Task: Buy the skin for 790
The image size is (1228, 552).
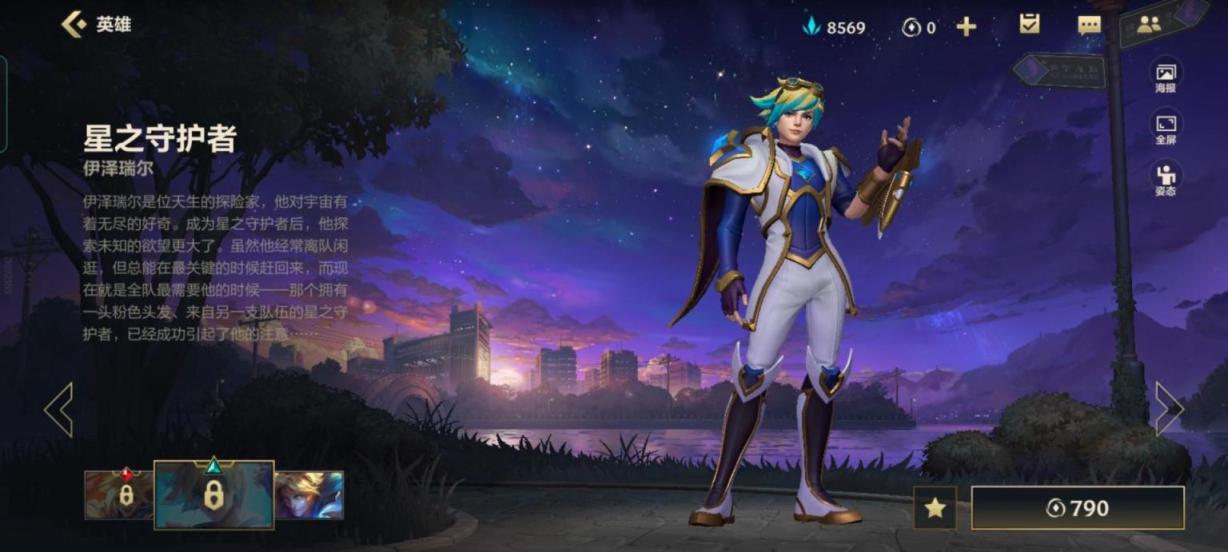Action: (x=1077, y=508)
